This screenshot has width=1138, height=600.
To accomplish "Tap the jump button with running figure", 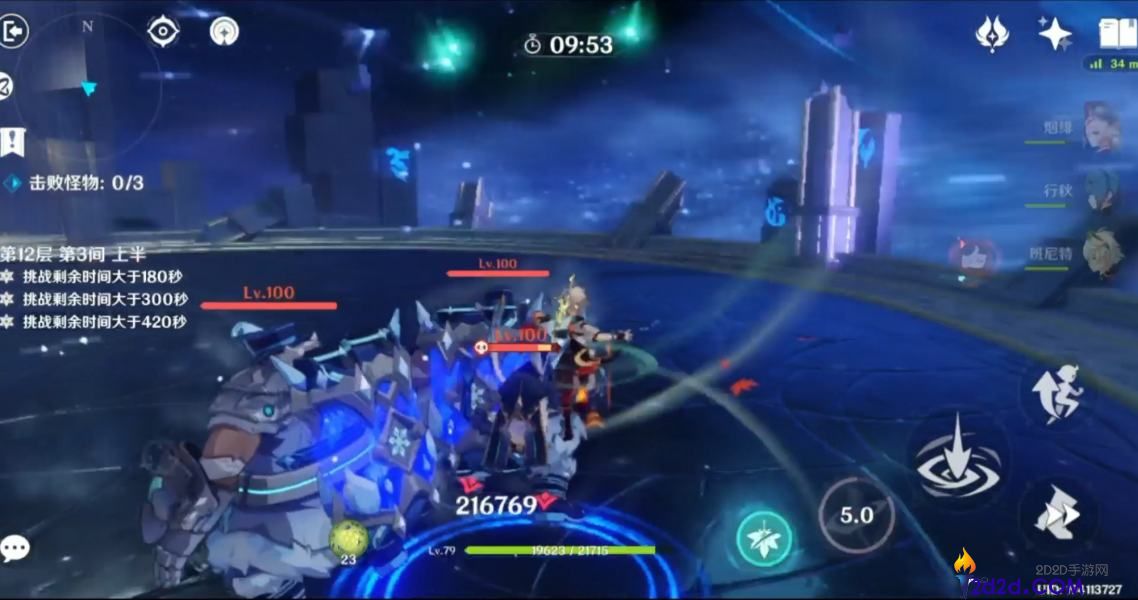I will point(1057,392).
